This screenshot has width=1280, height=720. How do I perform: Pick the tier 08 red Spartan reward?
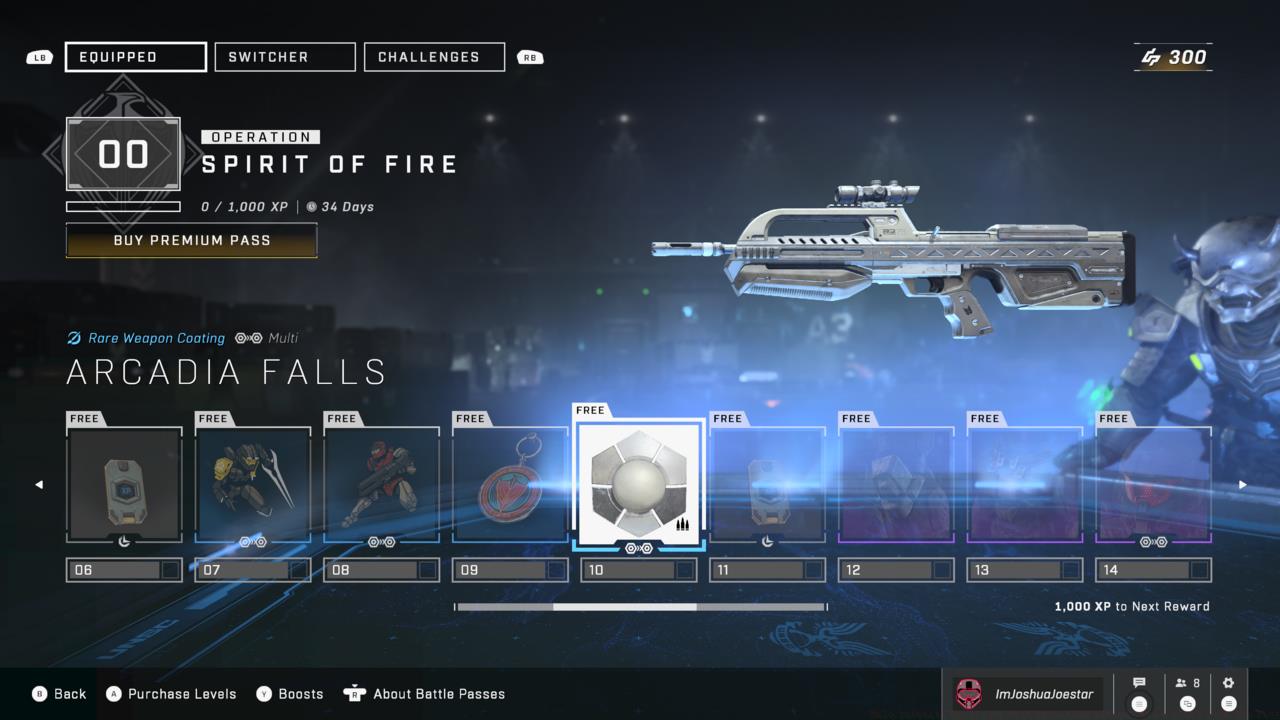pyautogui.click(x=381, y=485)
